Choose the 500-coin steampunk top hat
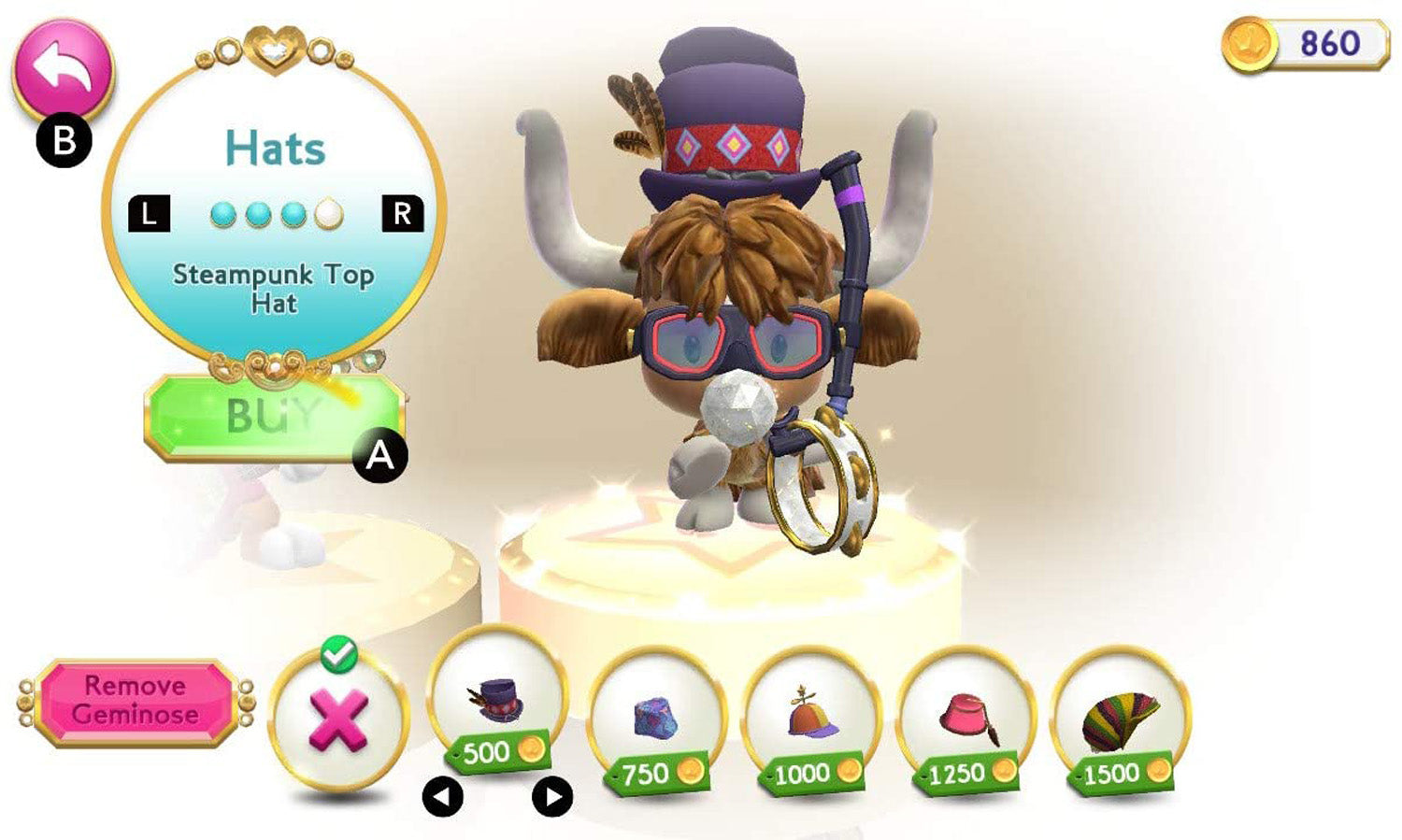The width and height of the screenshot is (1402, 840). point(496,701)
